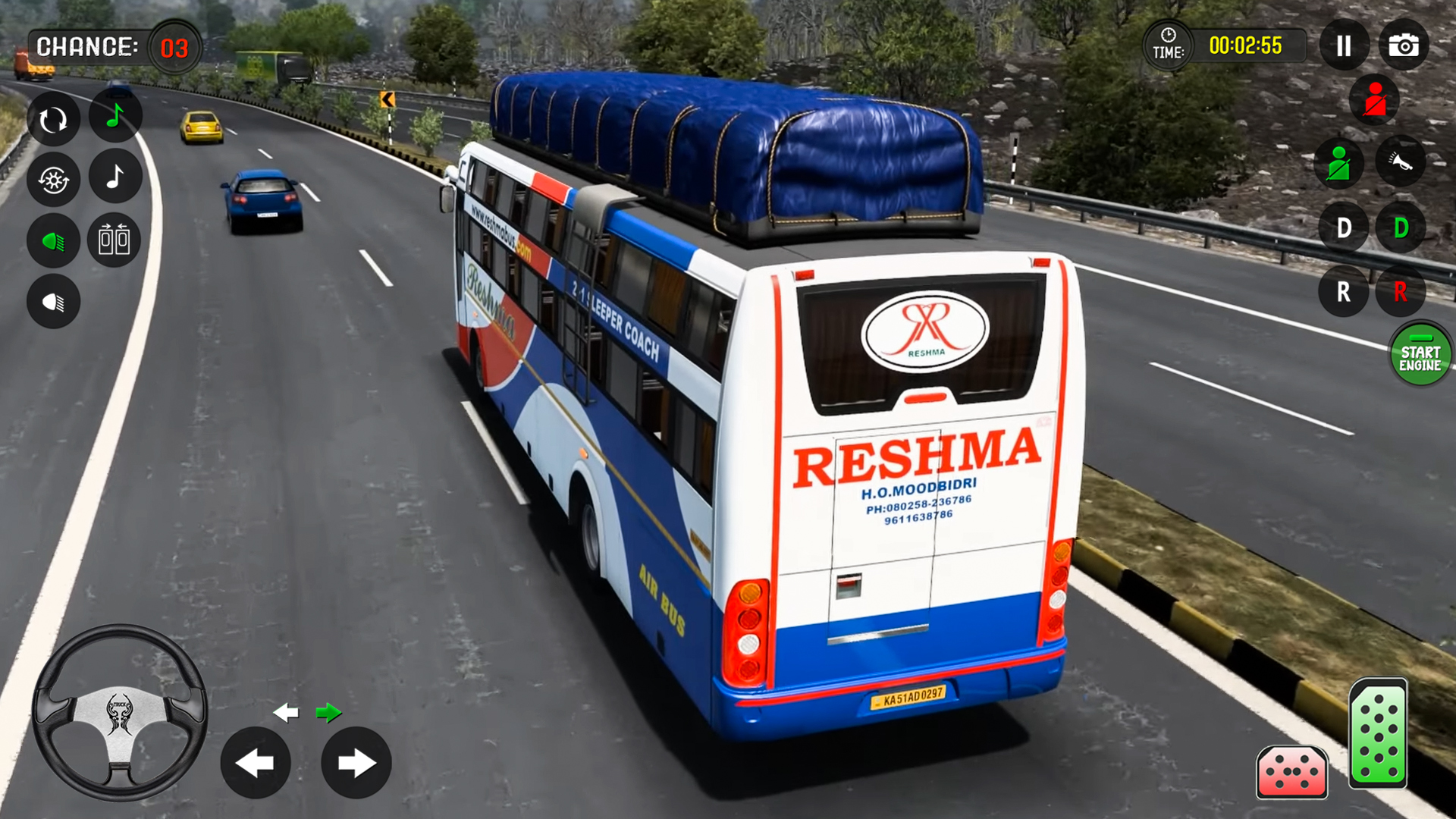Restart the level with the circular arrows icon
Screen dimensions: 1456x819
coord(52,118)
